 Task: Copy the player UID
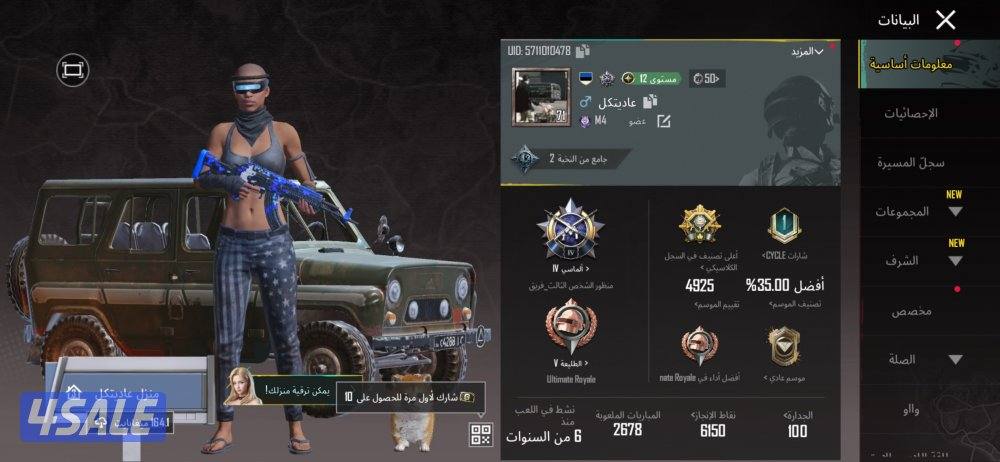point(583,51)
